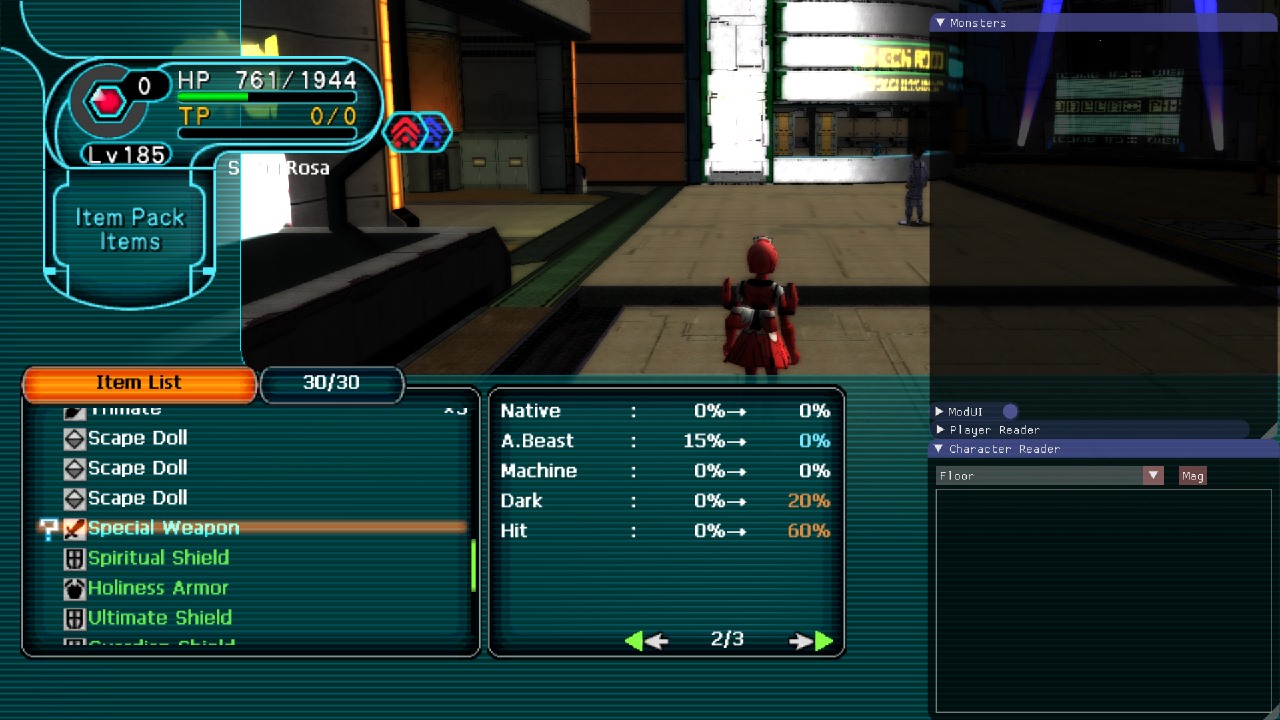
Task: Select the Holiness Armor entry
Action: (x=158, y=588)
